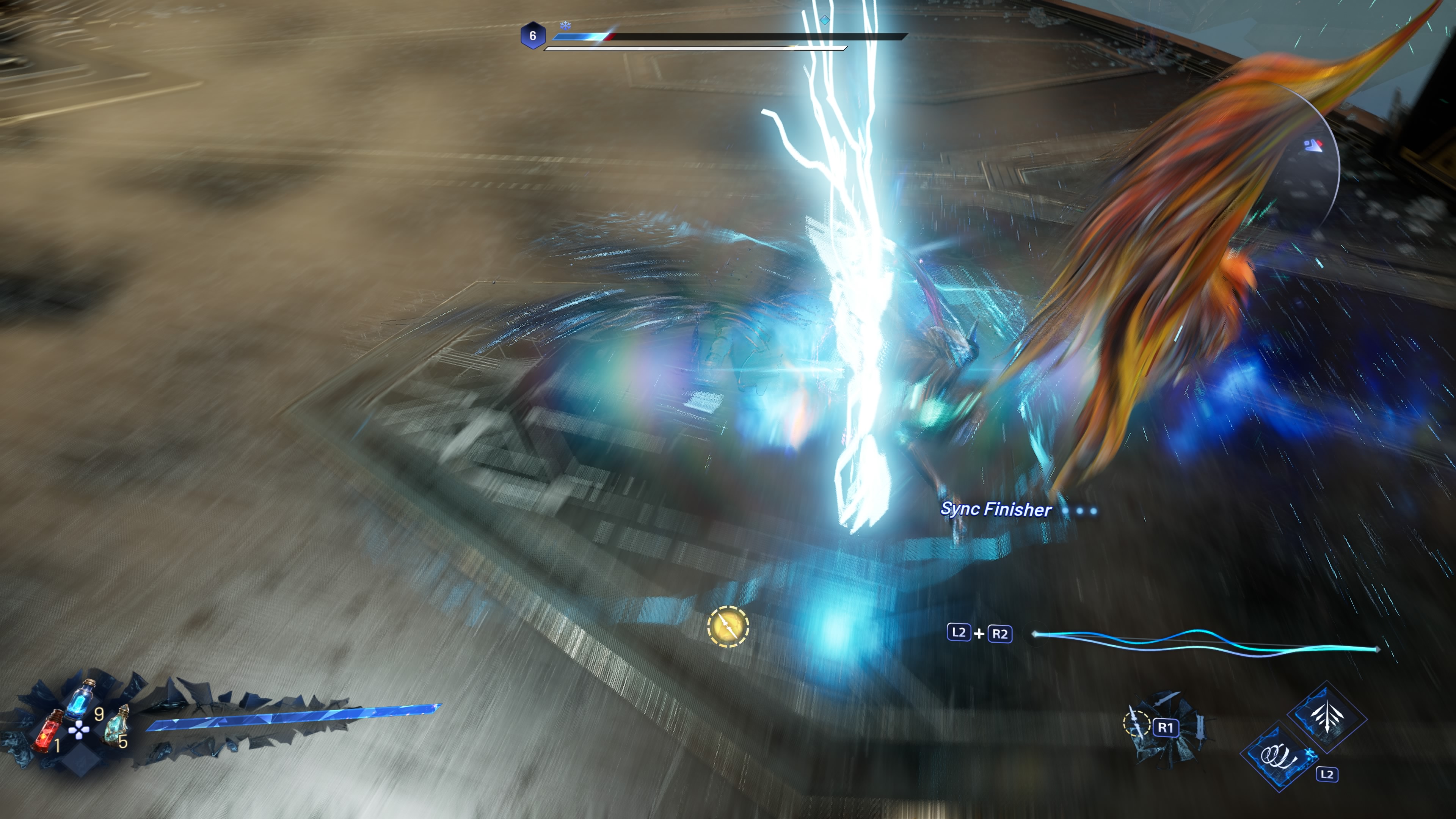Viewport: 1456px width, 819px height.
Task: Activate the feathered arrow skill icon
Action: pyautogui.click(x=1326, y=716)
